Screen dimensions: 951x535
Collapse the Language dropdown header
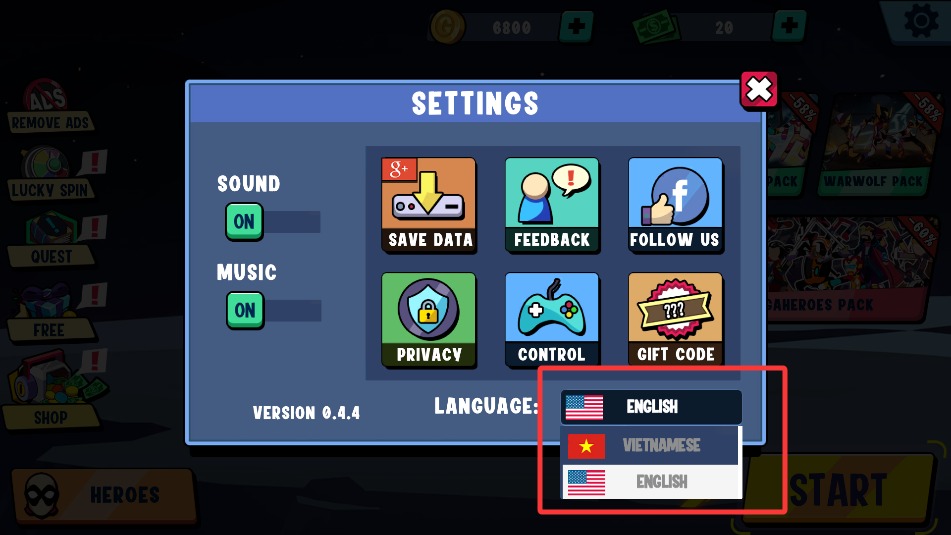point(651,407)
